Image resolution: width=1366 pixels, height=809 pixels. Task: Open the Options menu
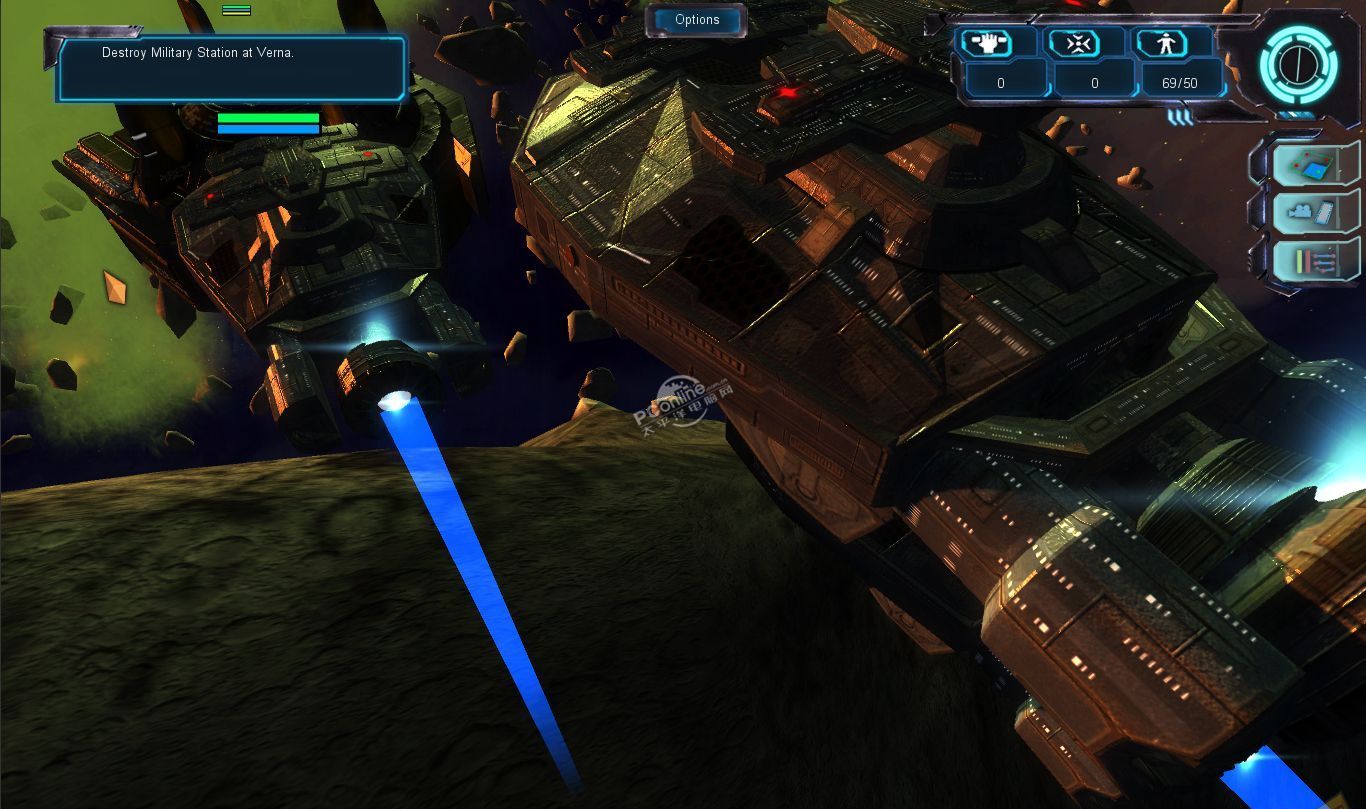(x=697, y=20)
